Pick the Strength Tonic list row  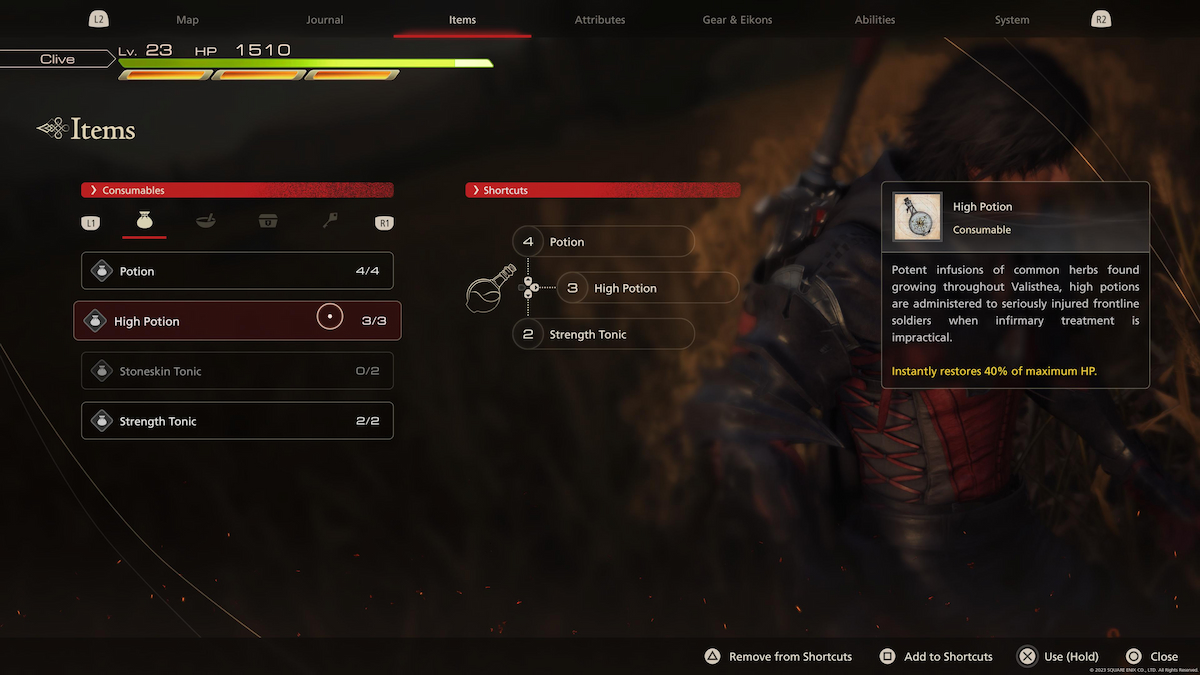[237, 421]
